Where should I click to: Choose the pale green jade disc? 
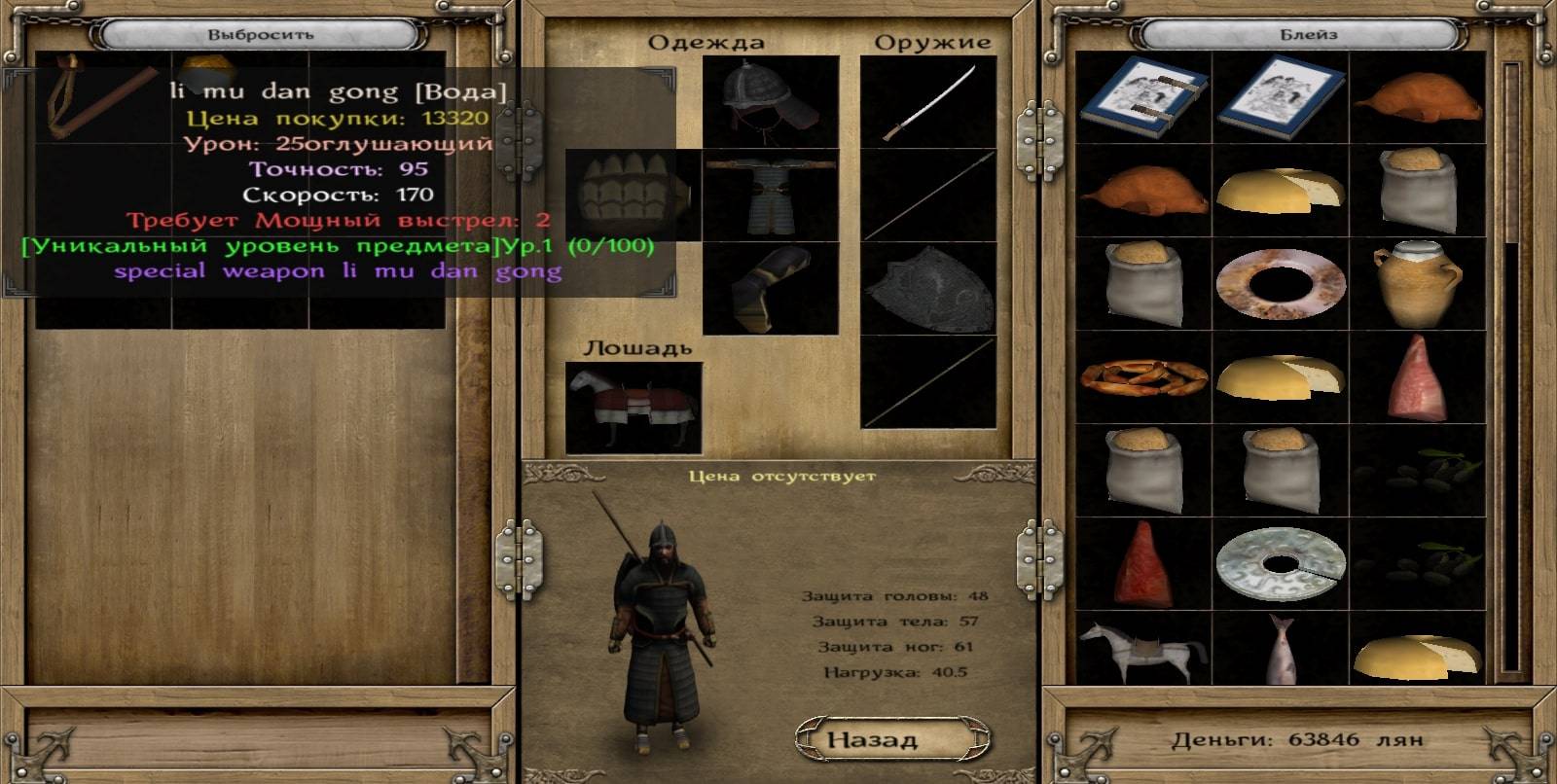point(1280,564)
